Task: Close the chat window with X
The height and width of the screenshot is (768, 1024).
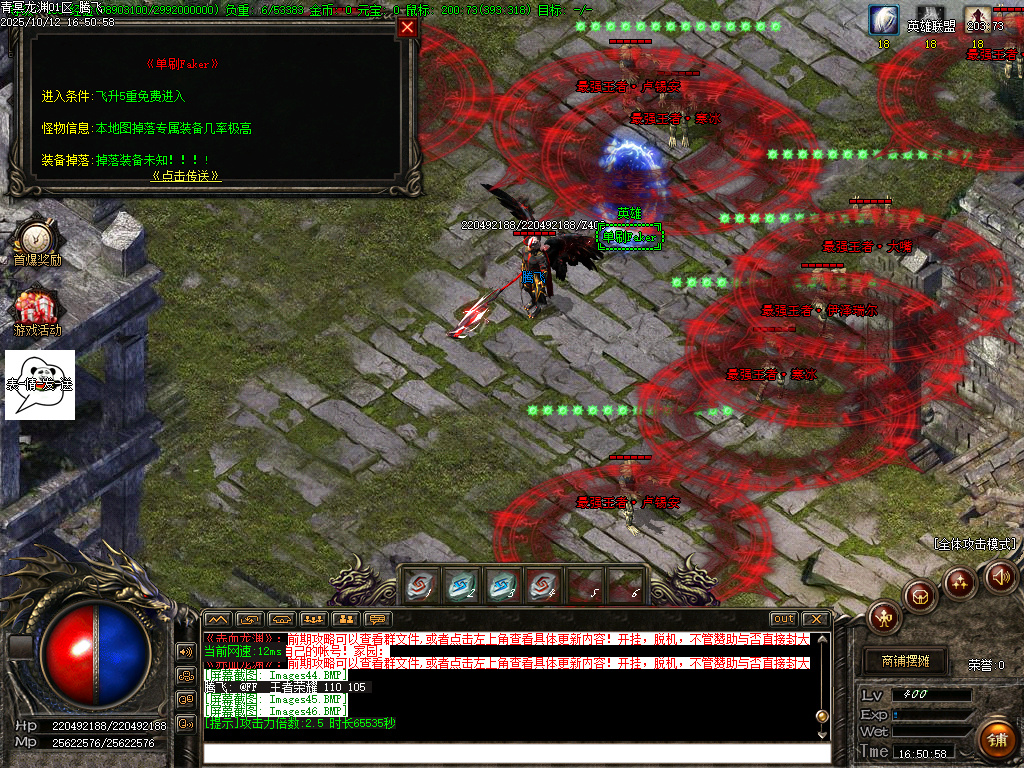Action: tap(816, 619)
